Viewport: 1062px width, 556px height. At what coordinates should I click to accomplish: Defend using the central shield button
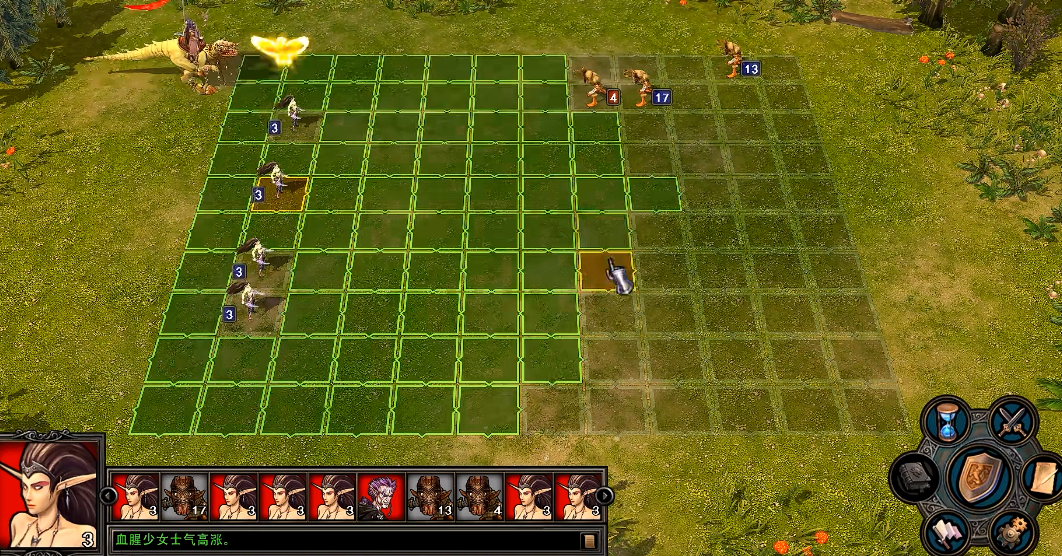pyautogui.click(x=980, y=476)
